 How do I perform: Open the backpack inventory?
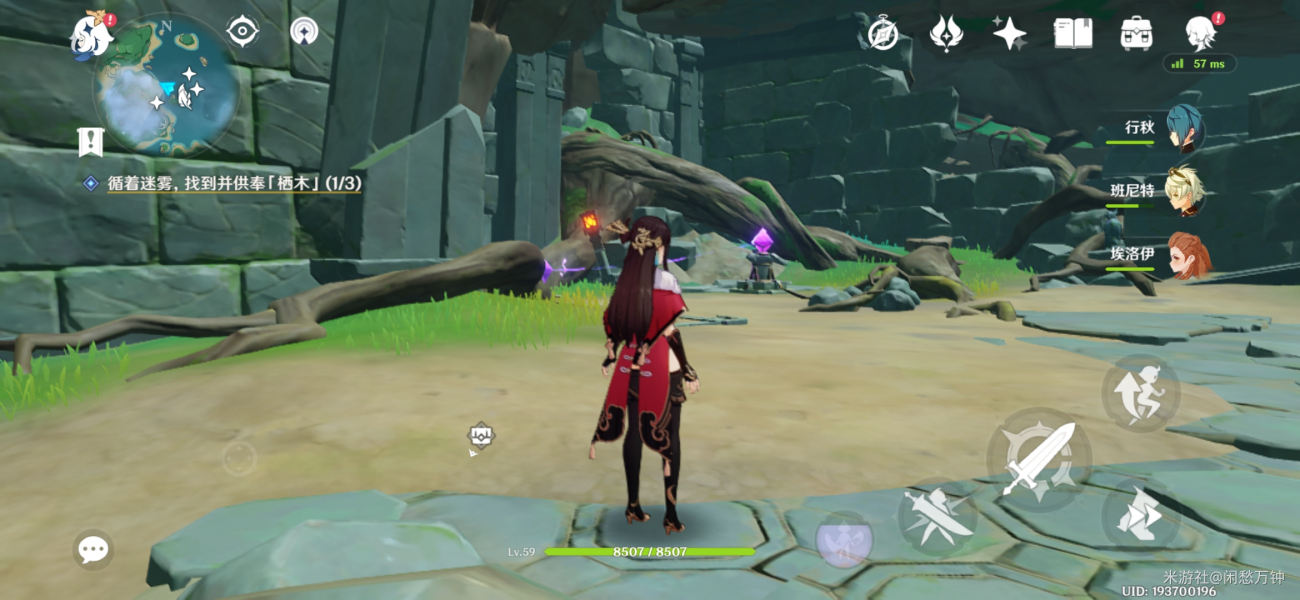point(1136,34)
